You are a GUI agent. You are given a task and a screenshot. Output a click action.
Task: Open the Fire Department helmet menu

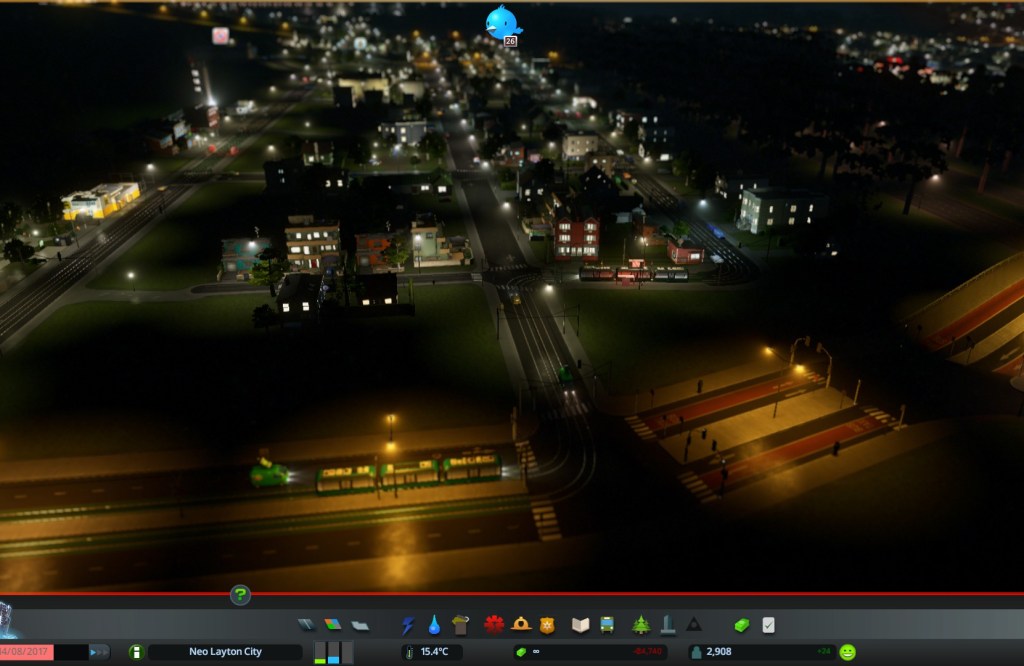pyautogui.click(x=521, y=625)
